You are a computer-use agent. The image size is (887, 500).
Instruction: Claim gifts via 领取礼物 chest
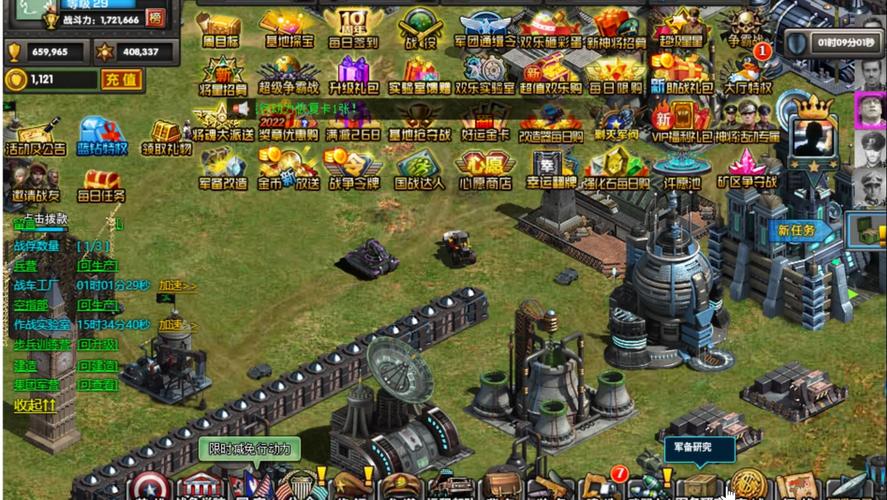pyautogui.click(x=166, y=139)
